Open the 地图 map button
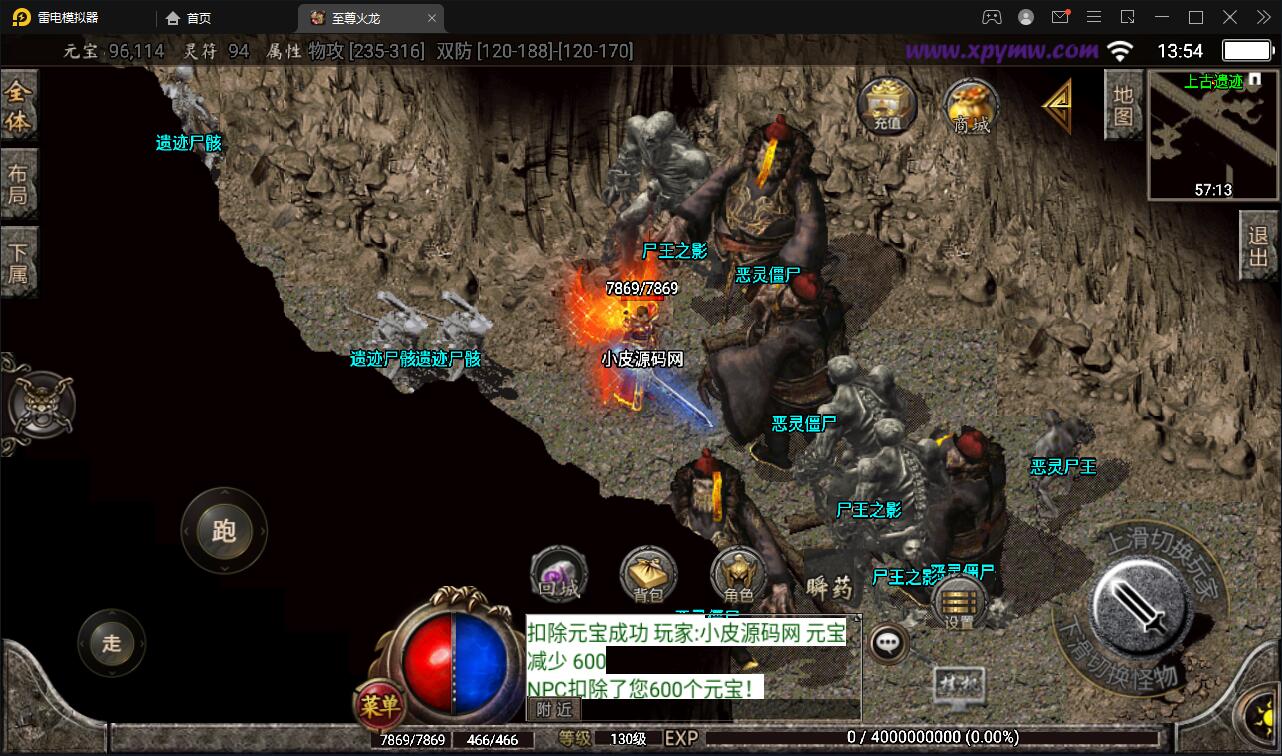This screenshot has height=756, width=1282. (1123, 106)
